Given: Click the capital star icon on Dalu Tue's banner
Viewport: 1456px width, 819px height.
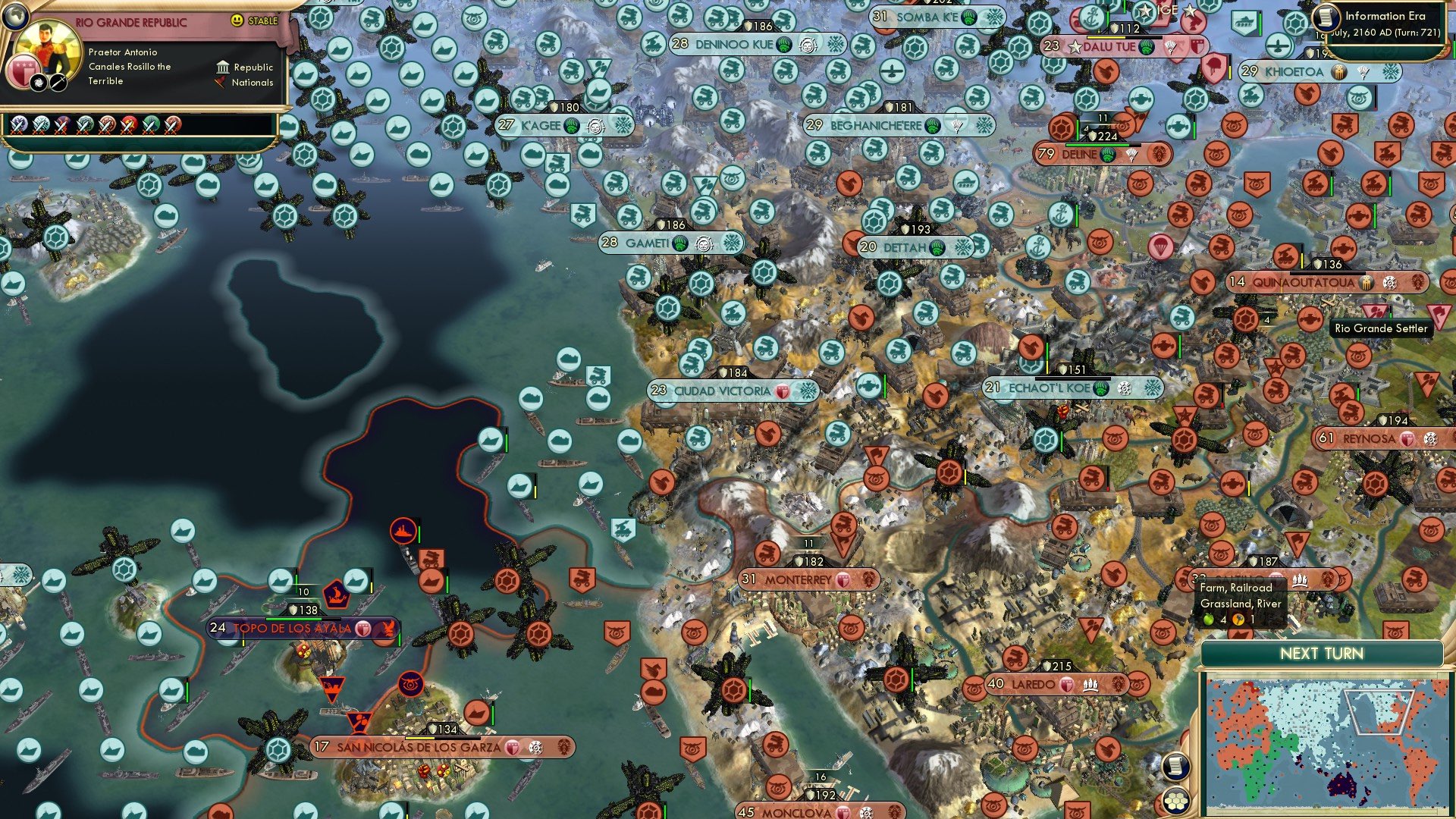Looking at the screenshot, I should (1075, 45).
